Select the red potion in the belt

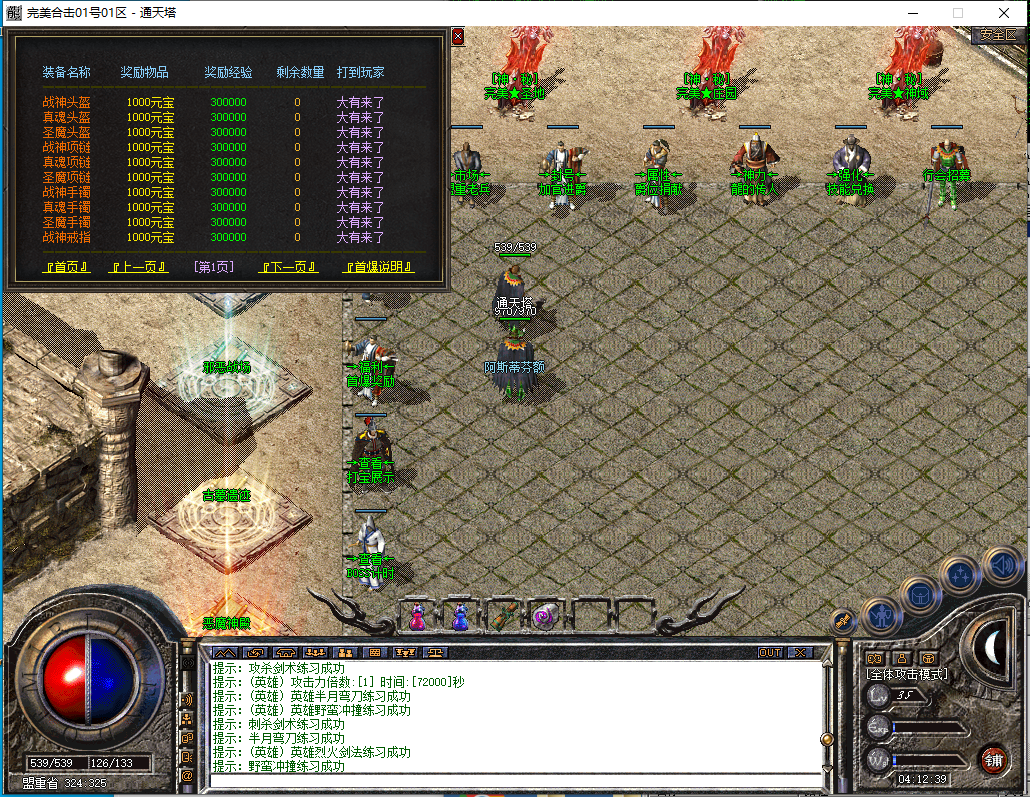click(x=418, y=617)
